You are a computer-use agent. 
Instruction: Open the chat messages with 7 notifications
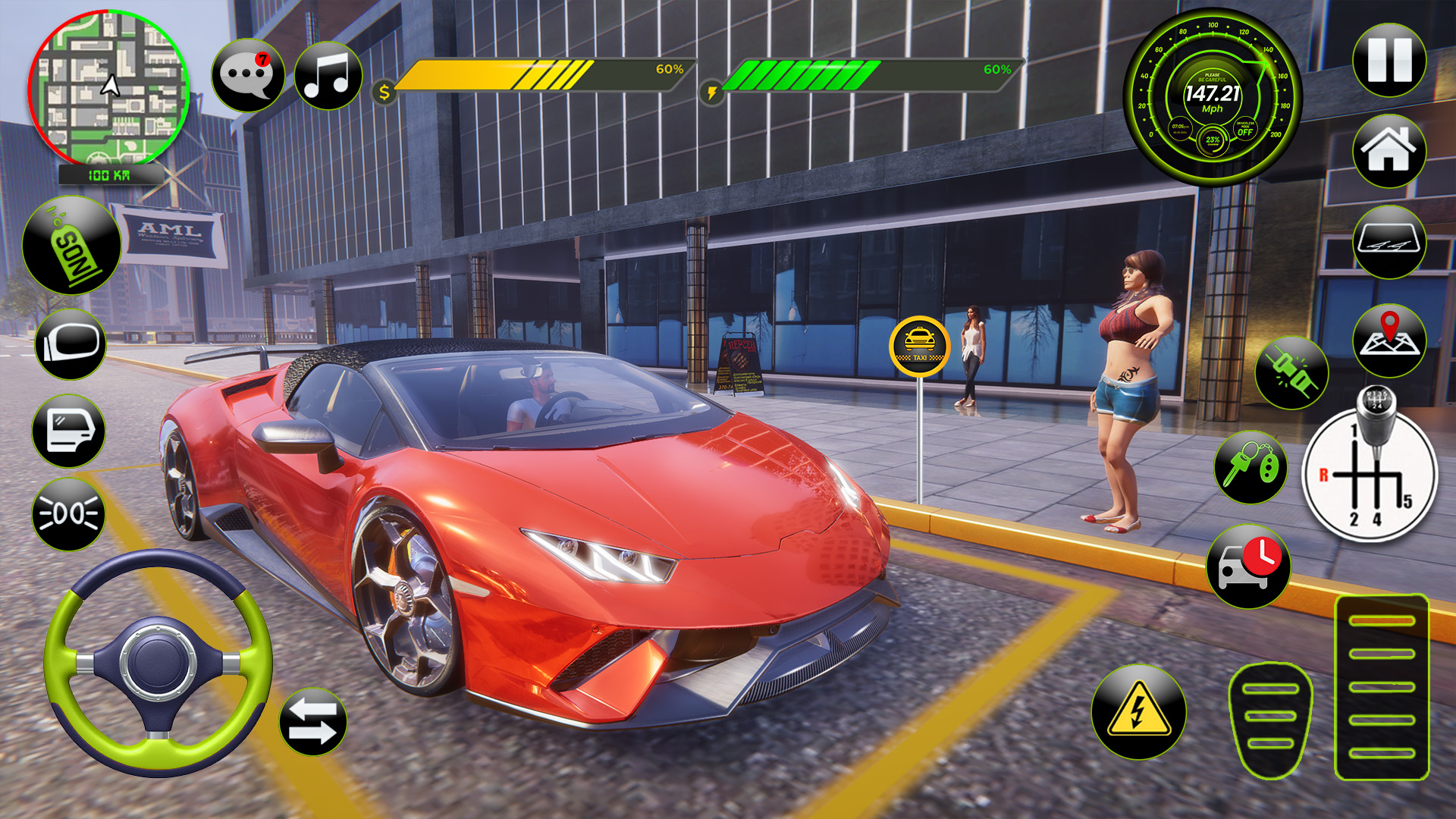tap(248, 74)
